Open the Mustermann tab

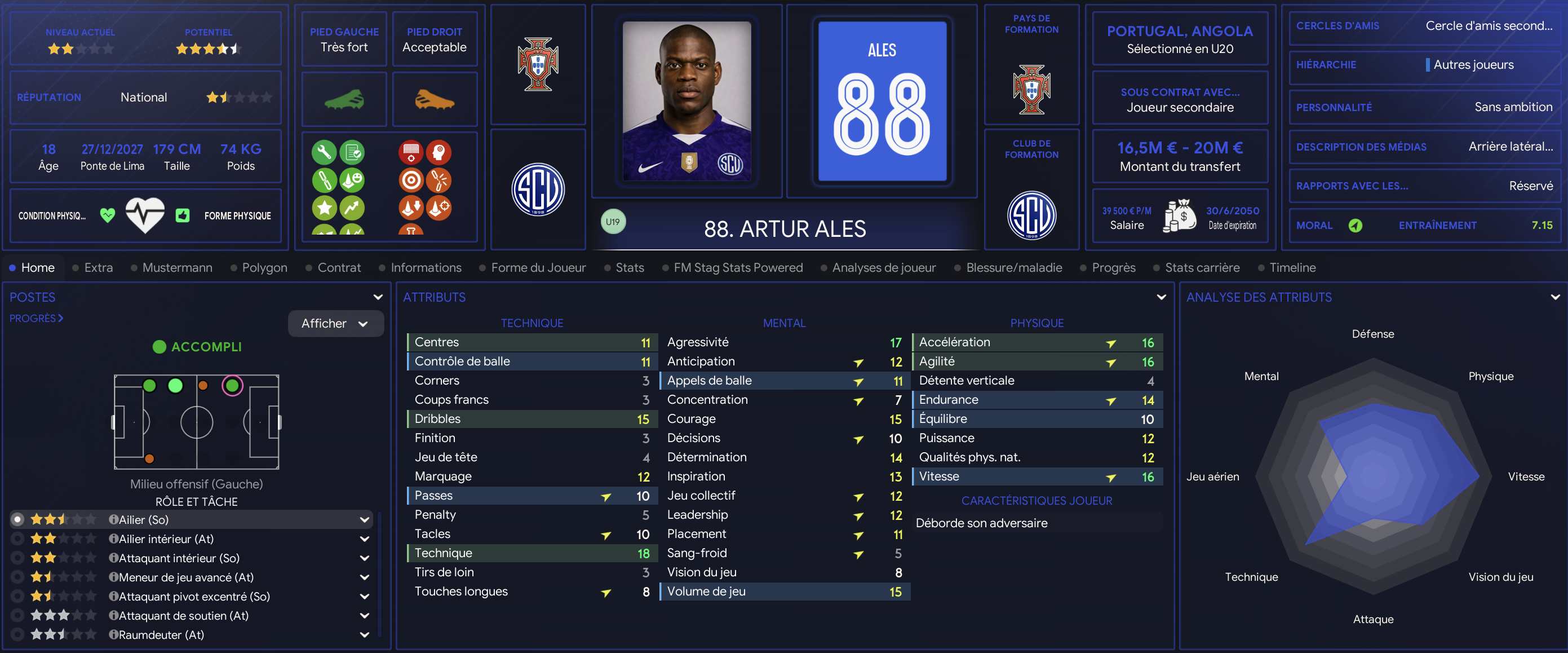(x=176, y=267)
